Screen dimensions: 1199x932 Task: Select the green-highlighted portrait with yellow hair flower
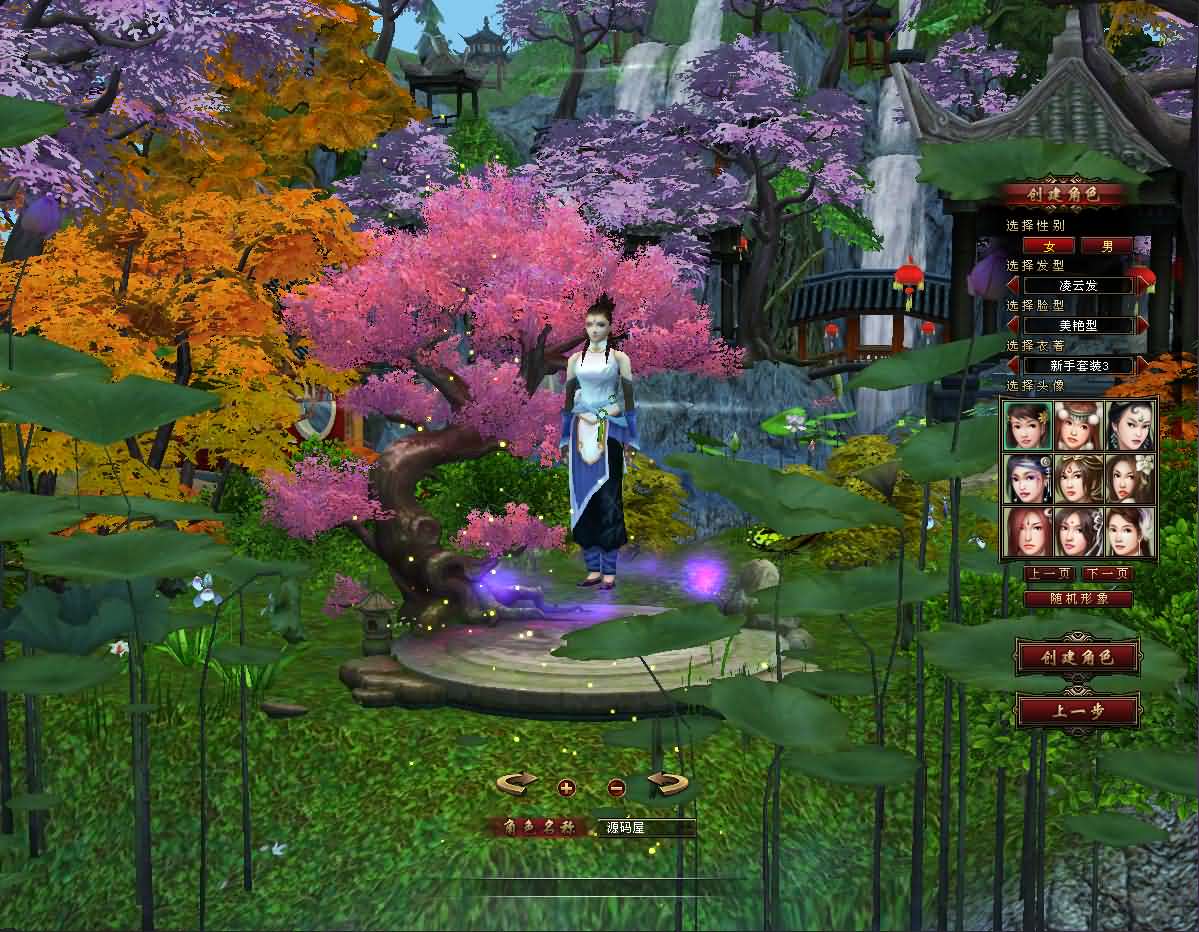point(1028,425)
